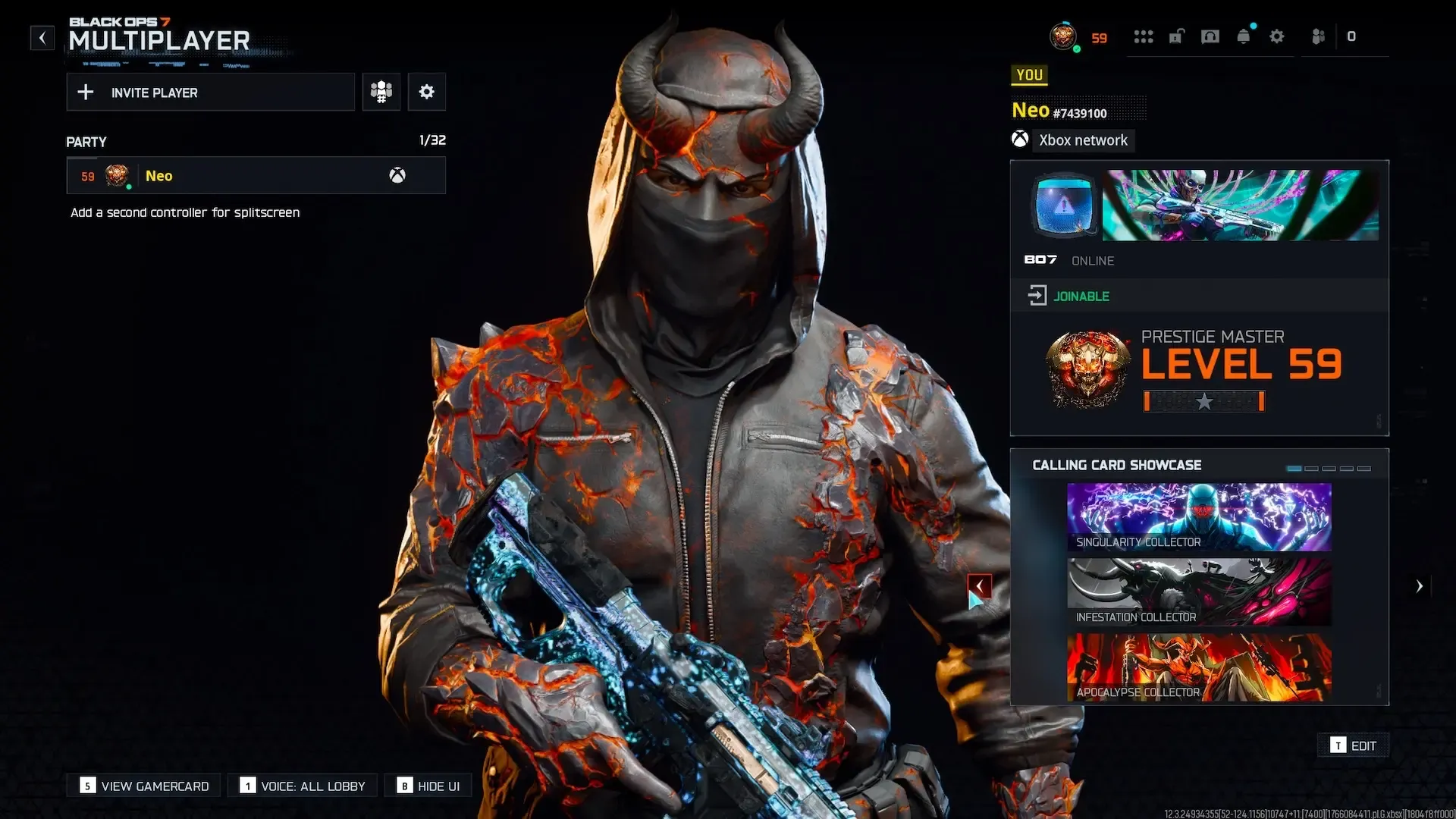This screenshot has height=819, width=1456.
Task: Select the YOU tab above the player name
Action: (1029, 74)
